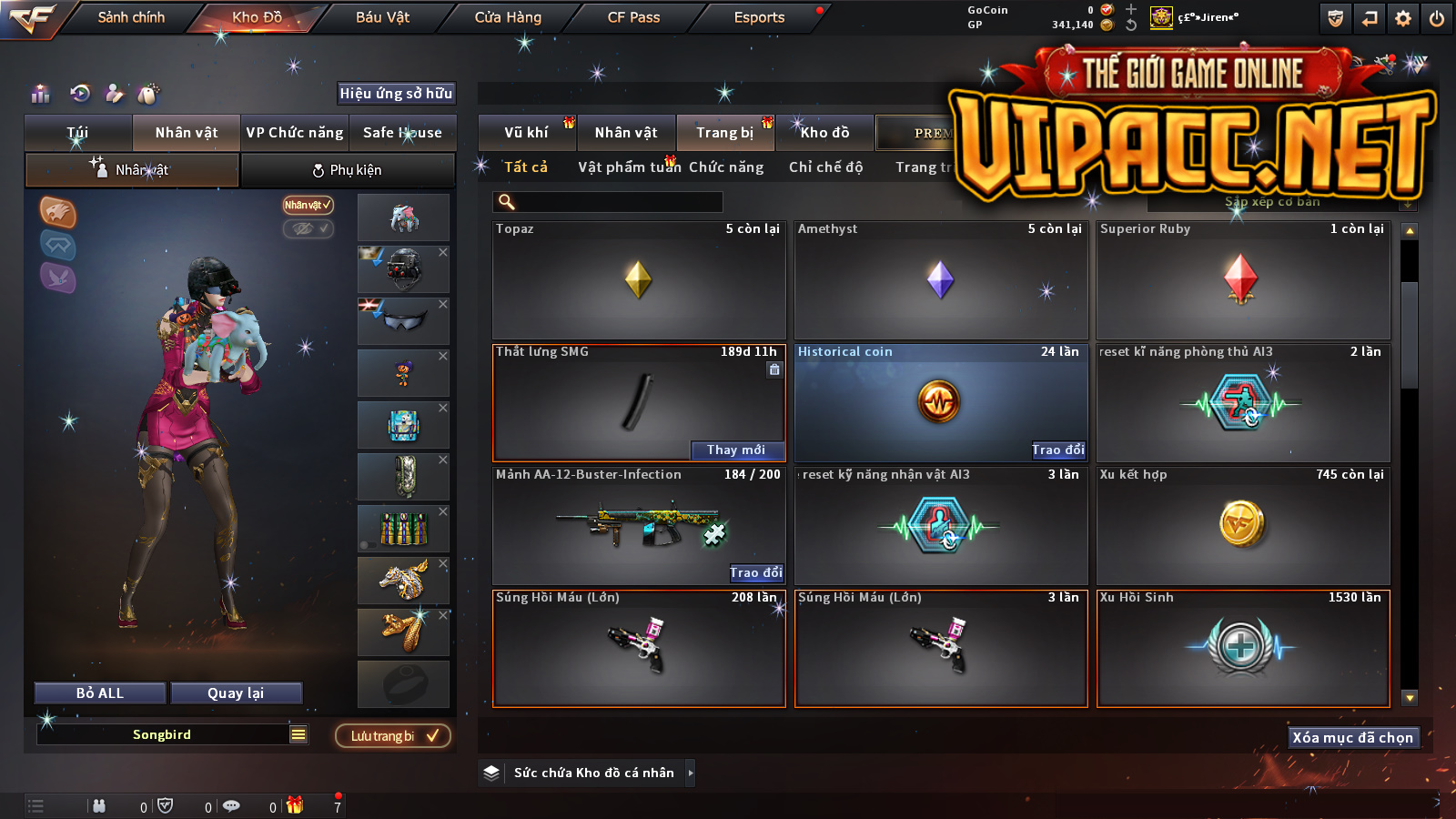Choose the Xu kết hợp coin item

1243,525
